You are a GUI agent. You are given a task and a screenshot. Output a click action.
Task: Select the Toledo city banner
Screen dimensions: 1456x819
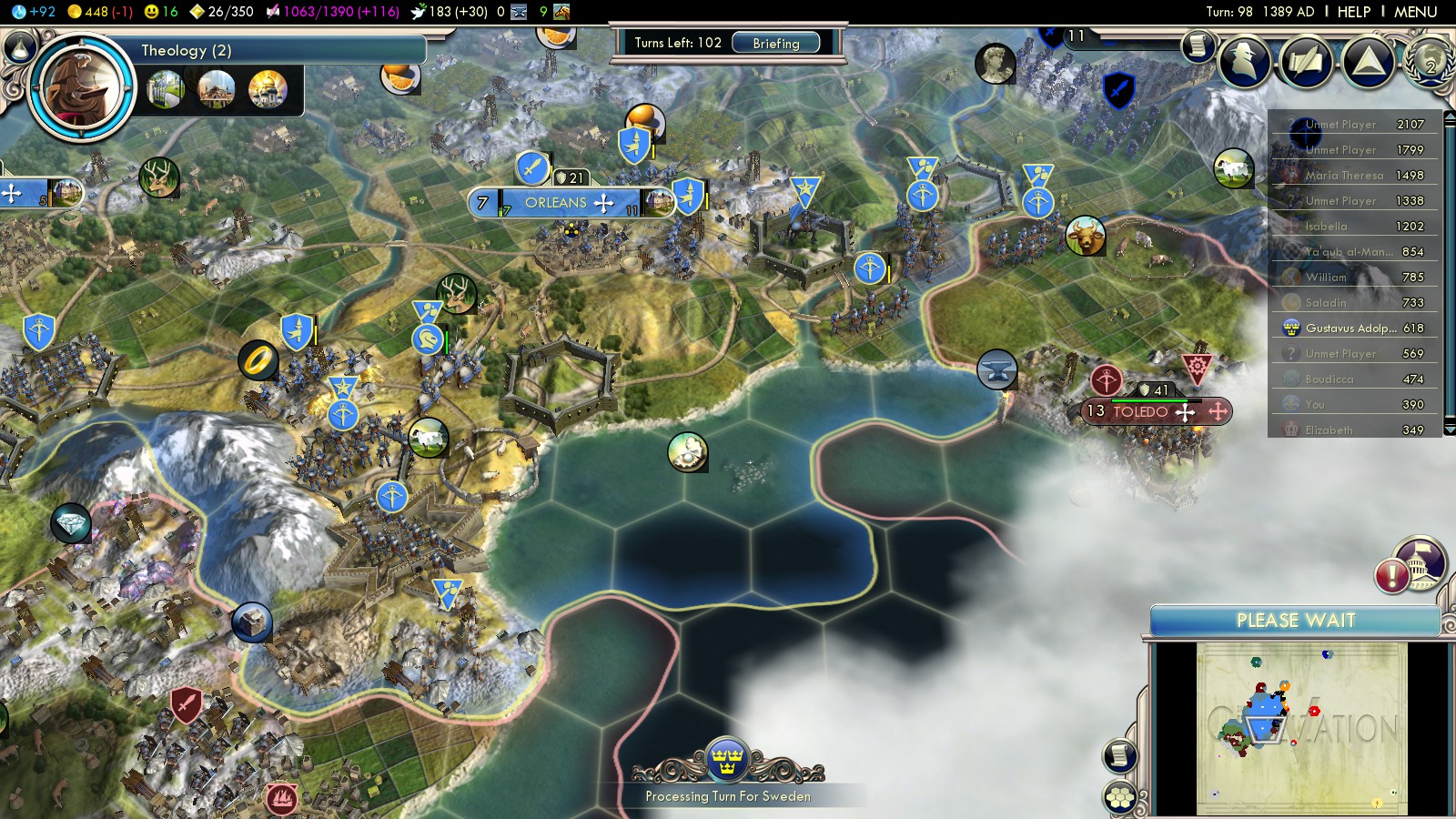1140,411
